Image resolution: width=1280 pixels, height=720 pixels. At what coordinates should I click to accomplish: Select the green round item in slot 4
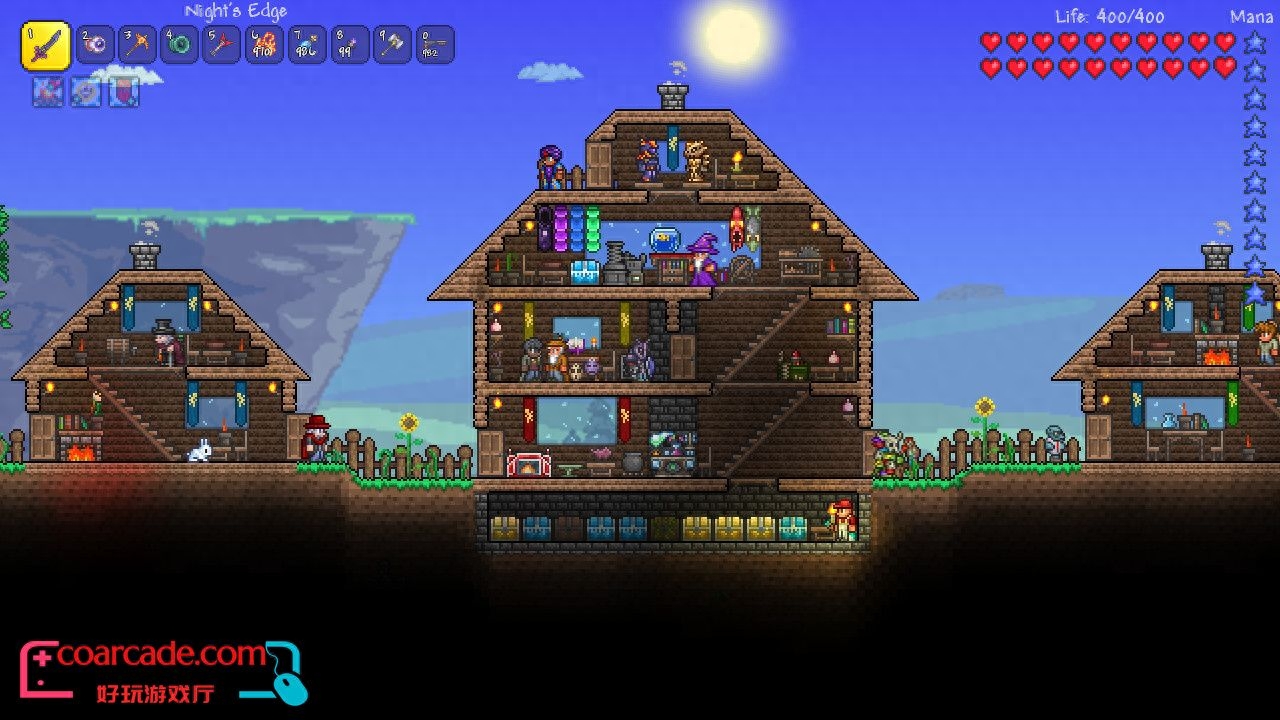tap(180, 45)
